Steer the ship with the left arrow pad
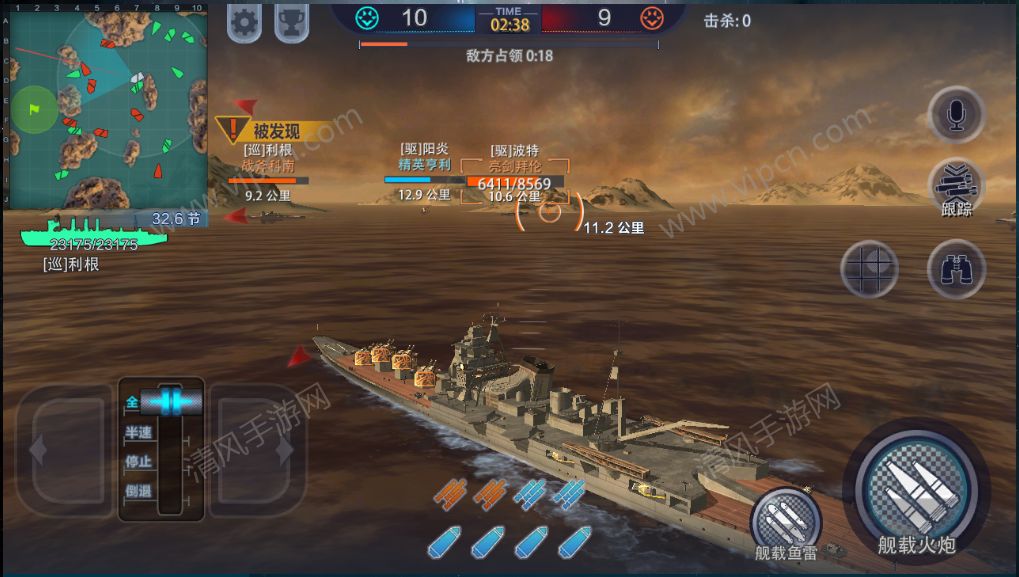The height and width of the screenshot is (577, 1019). coord(62,450)
